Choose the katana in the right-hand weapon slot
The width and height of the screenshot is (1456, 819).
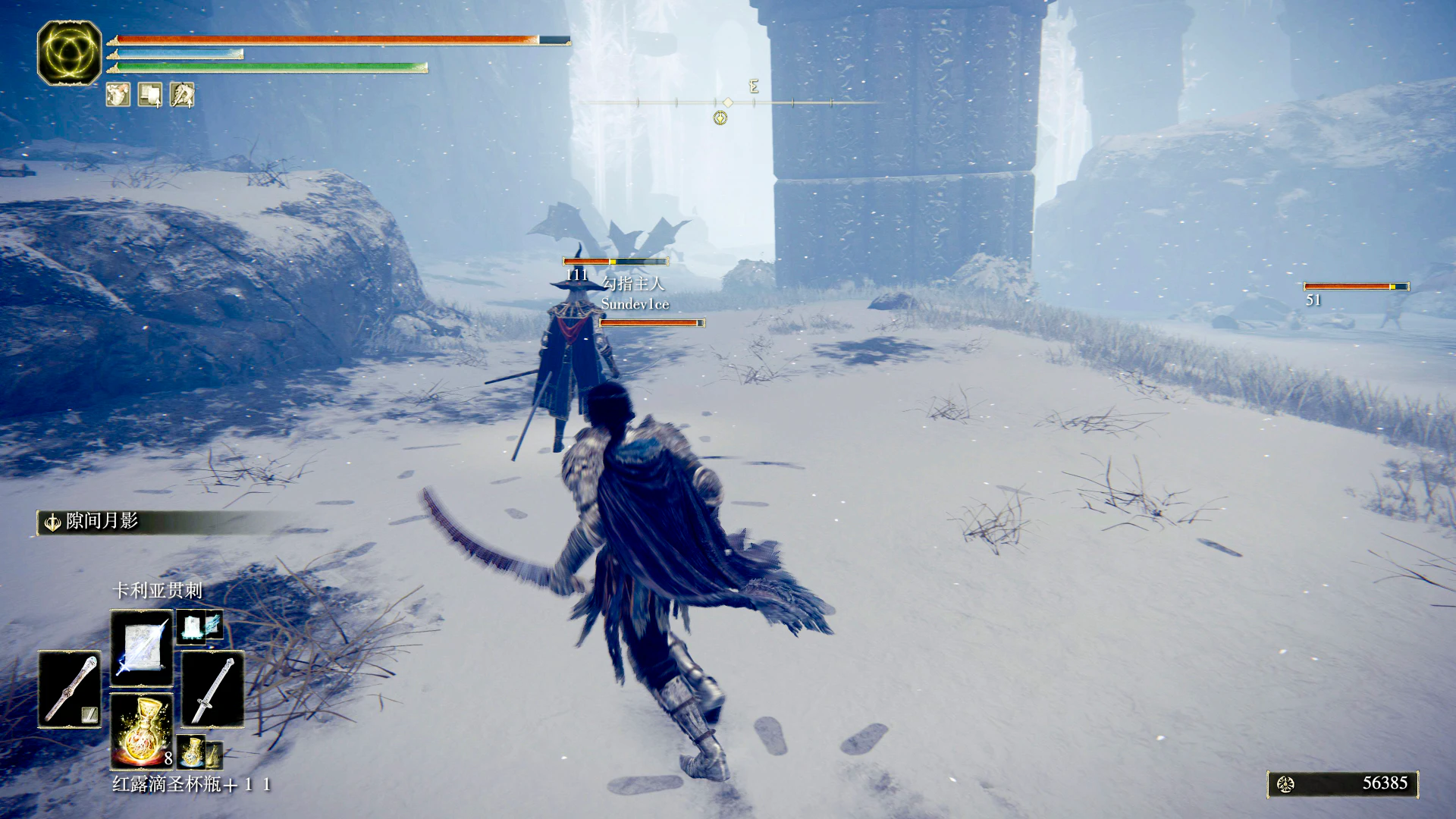212,689
